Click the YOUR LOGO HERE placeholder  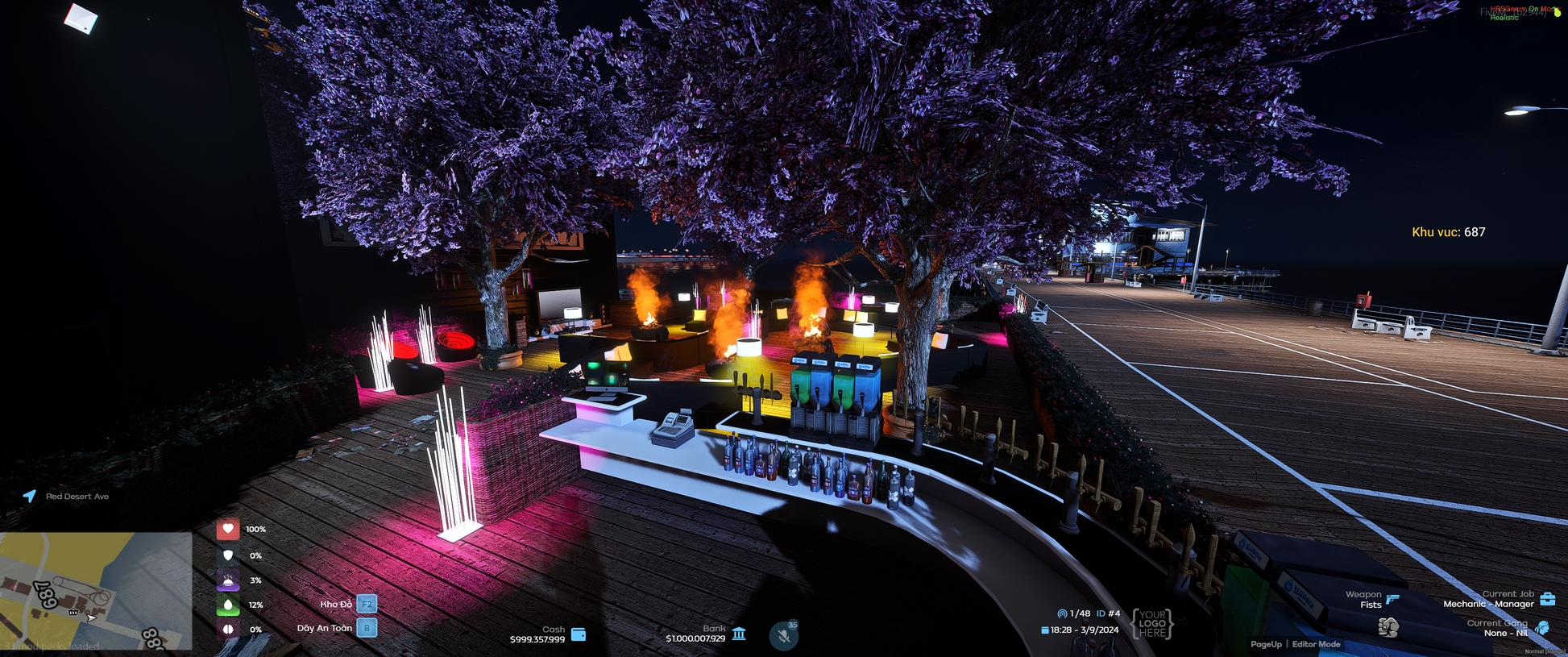point(1152,623)
